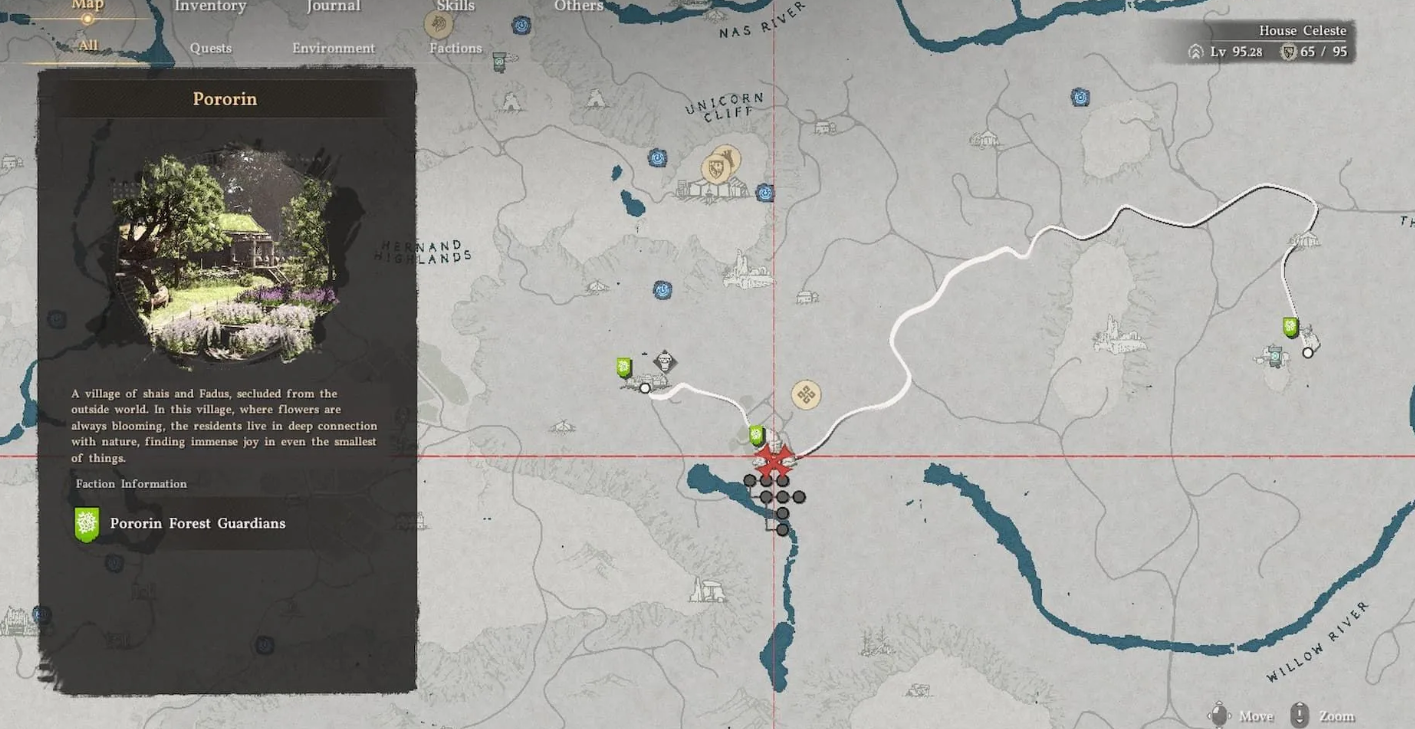Screen dimensions: 1415x729
Task: Select the Map tab
Action: 88,6
